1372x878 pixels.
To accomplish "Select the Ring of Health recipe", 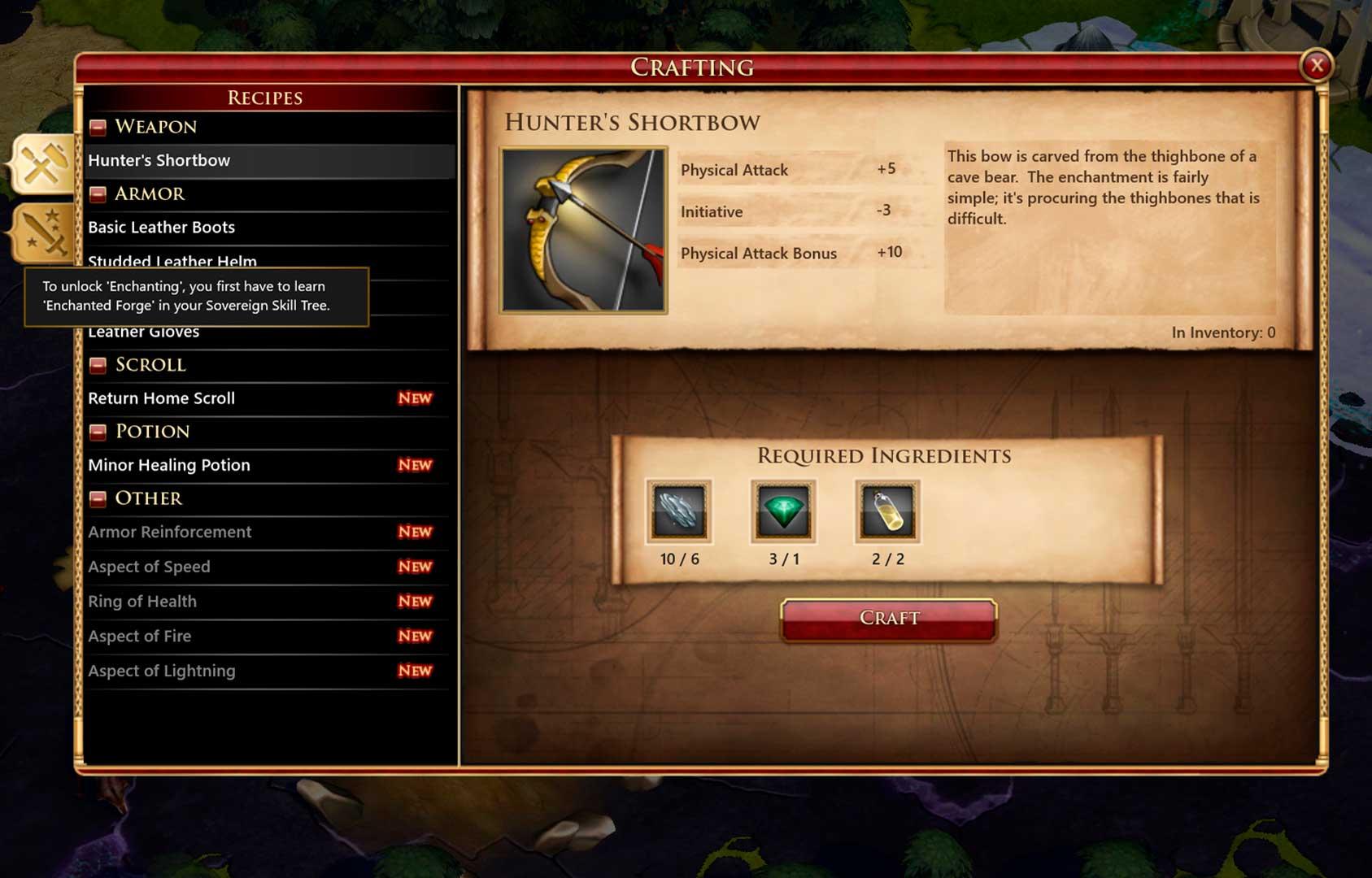I will (268, 602).
